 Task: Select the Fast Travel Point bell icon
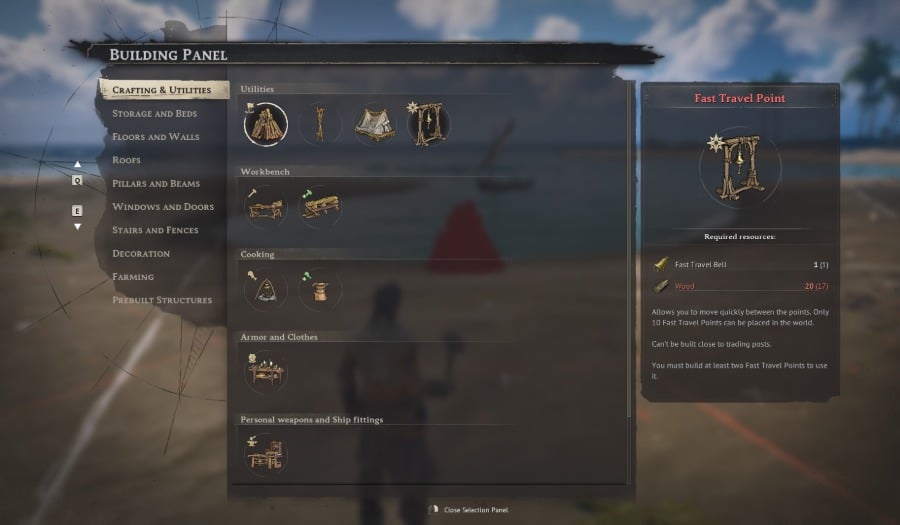pos(428,124)
